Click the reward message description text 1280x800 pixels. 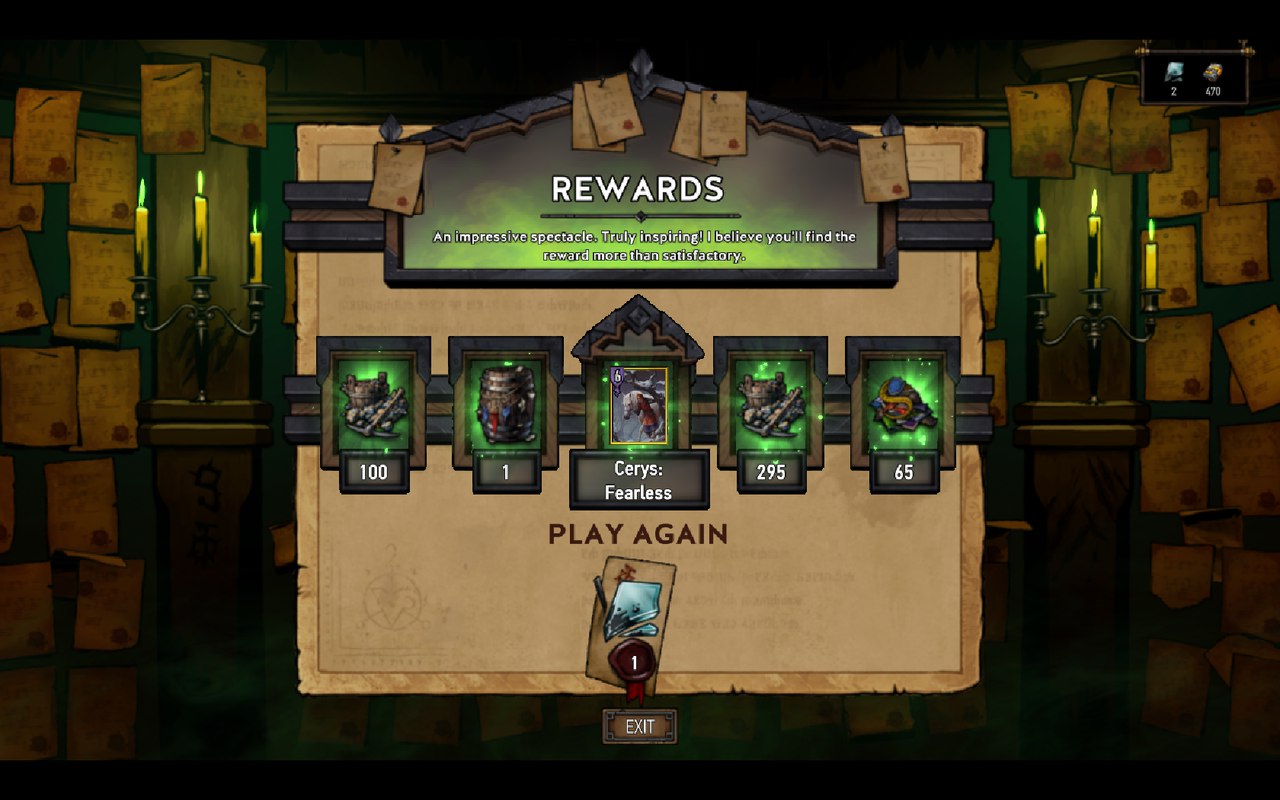[x=643, y=246]
